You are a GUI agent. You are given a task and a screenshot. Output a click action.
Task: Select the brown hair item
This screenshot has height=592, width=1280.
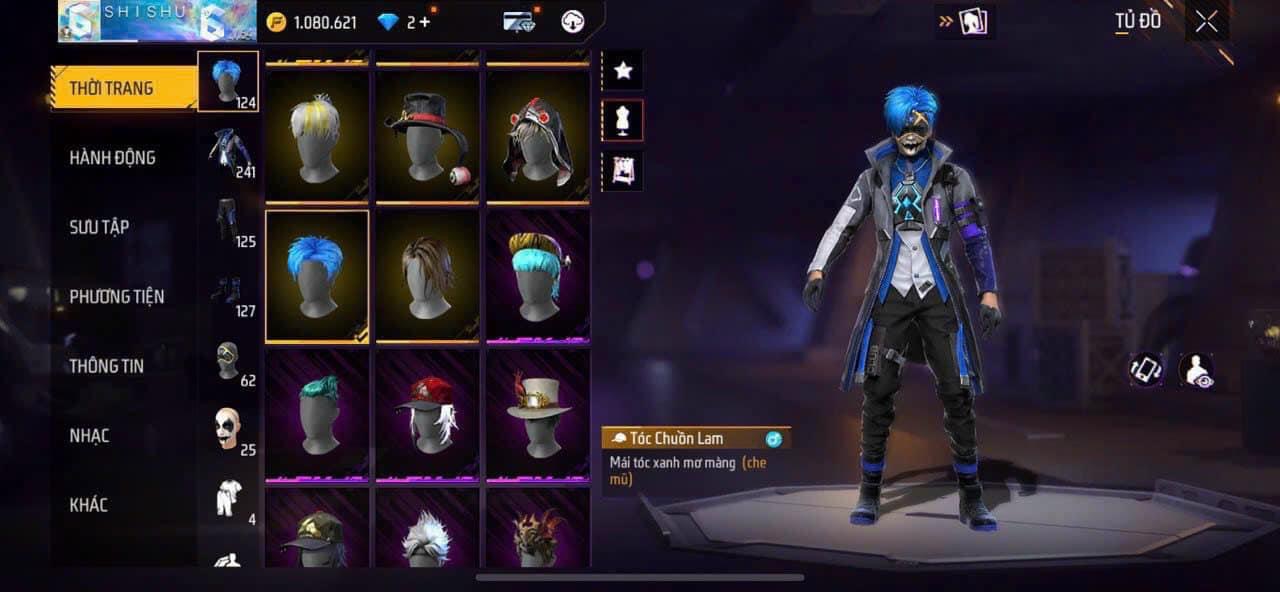427,277
